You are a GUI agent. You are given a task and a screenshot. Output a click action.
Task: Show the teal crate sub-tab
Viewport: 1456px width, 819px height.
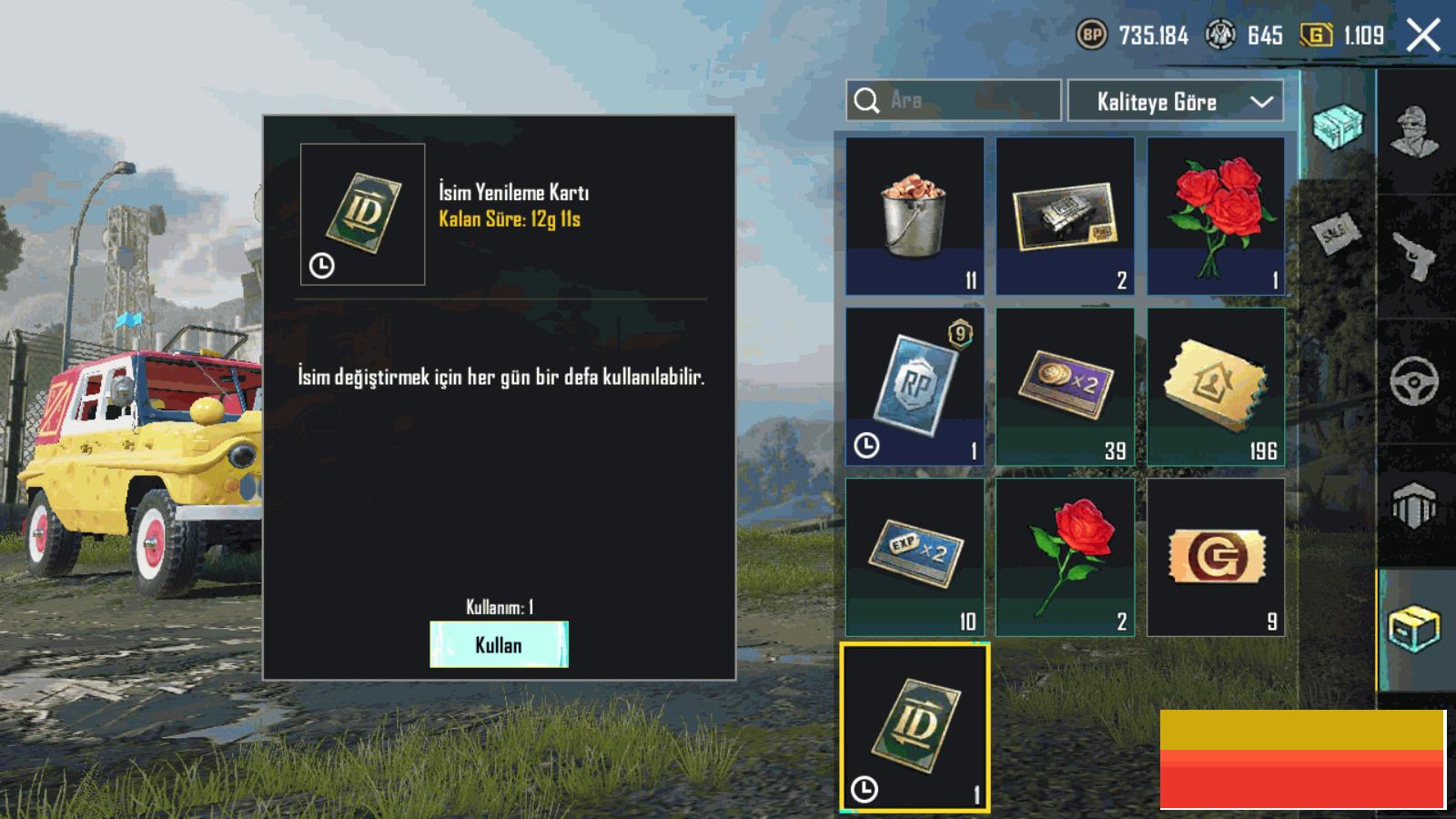(1339, 126)
